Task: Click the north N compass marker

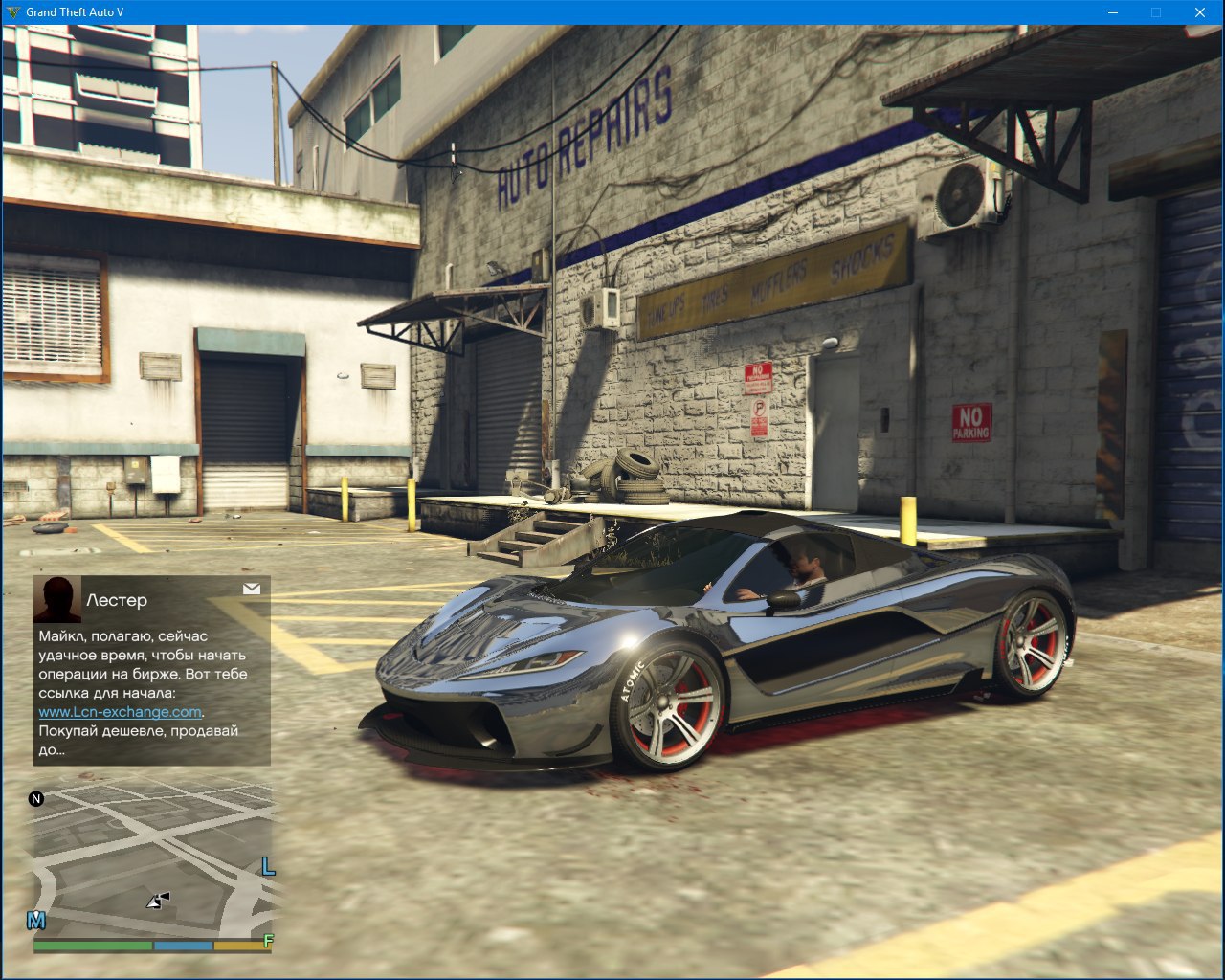Action: 36,799
